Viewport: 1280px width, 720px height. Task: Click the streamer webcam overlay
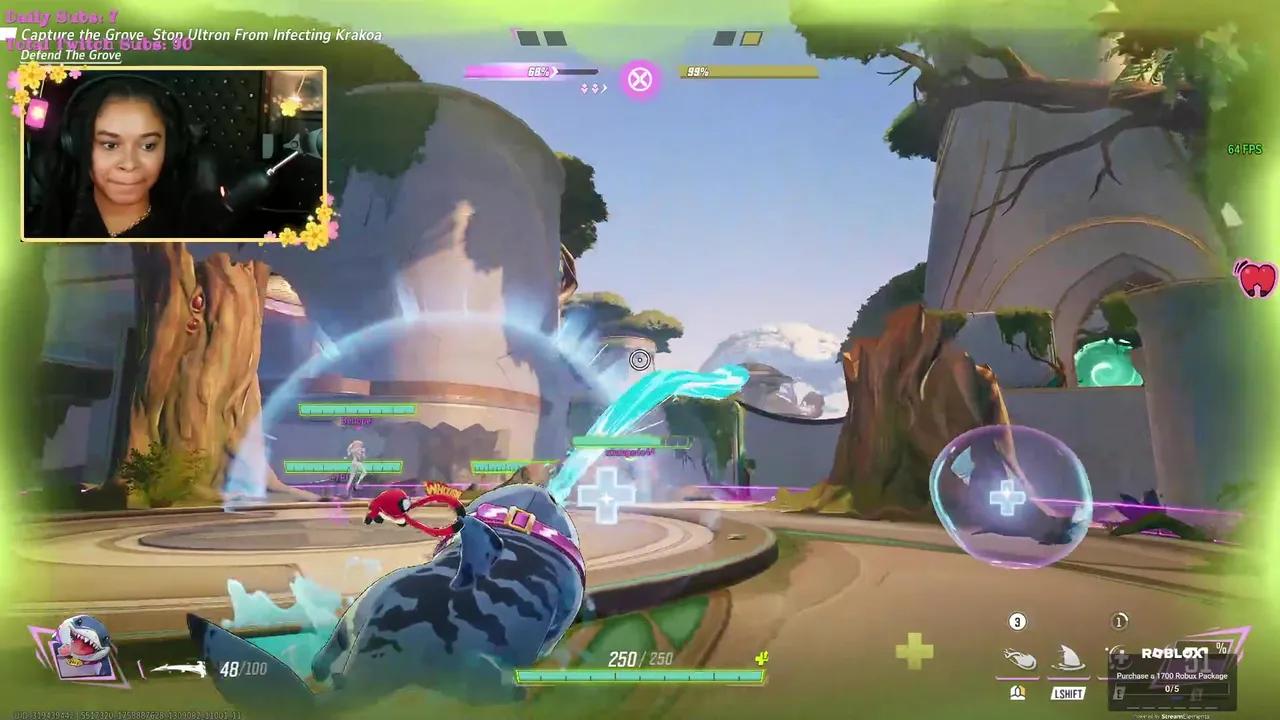[173, 154]
